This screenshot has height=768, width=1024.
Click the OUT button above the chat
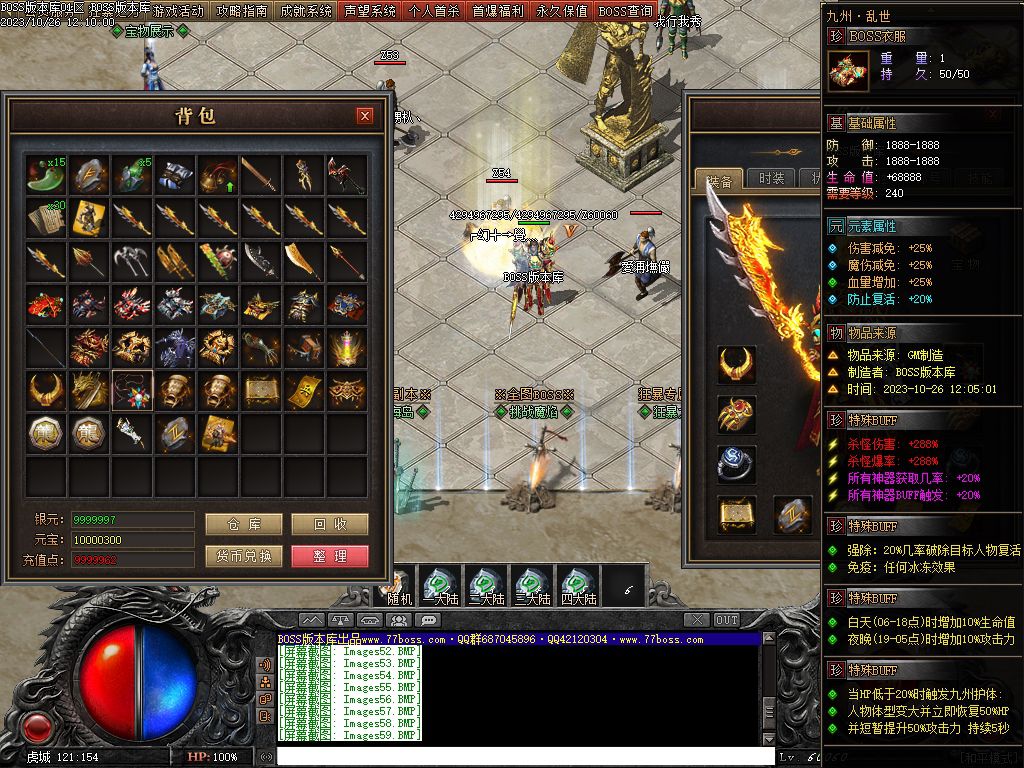pos(726,620)
